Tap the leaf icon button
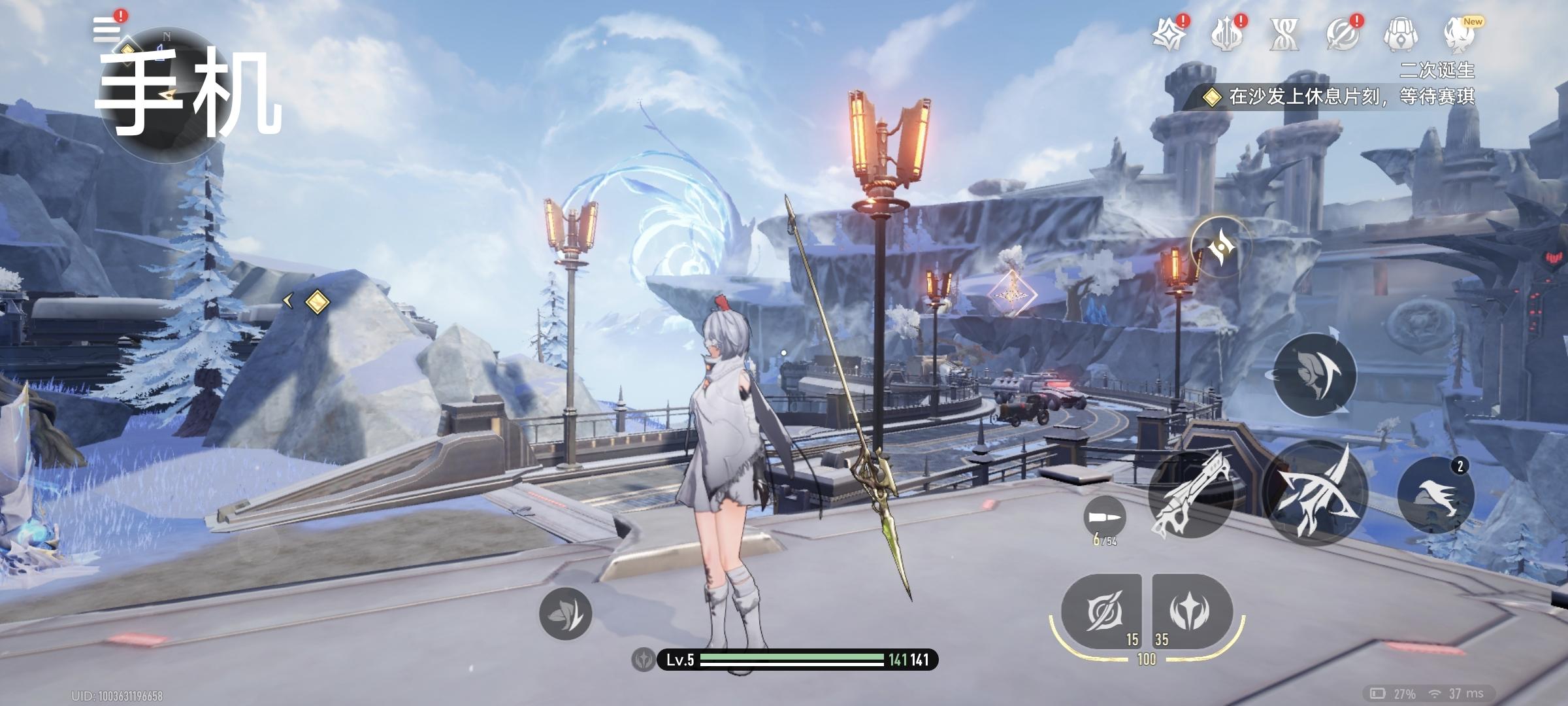The width and height of the screenshot is (1568, 706). pos(565,613)
